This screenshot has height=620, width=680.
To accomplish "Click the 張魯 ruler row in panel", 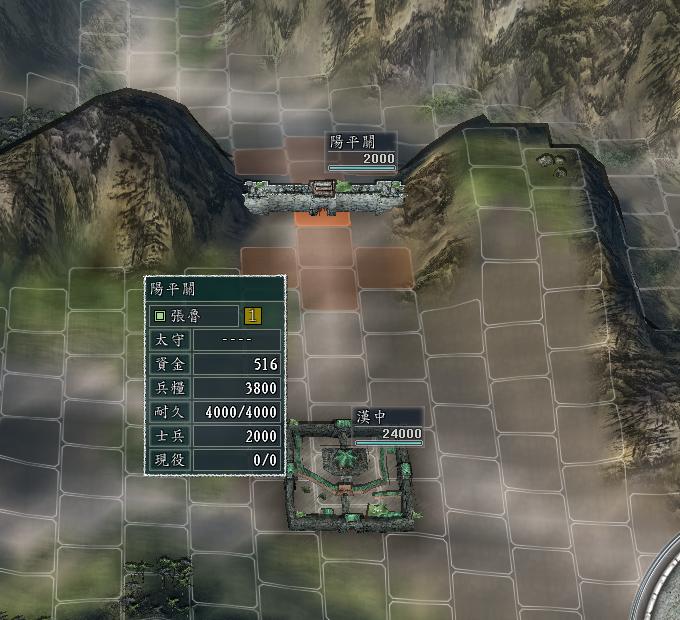I will [195, 316].
